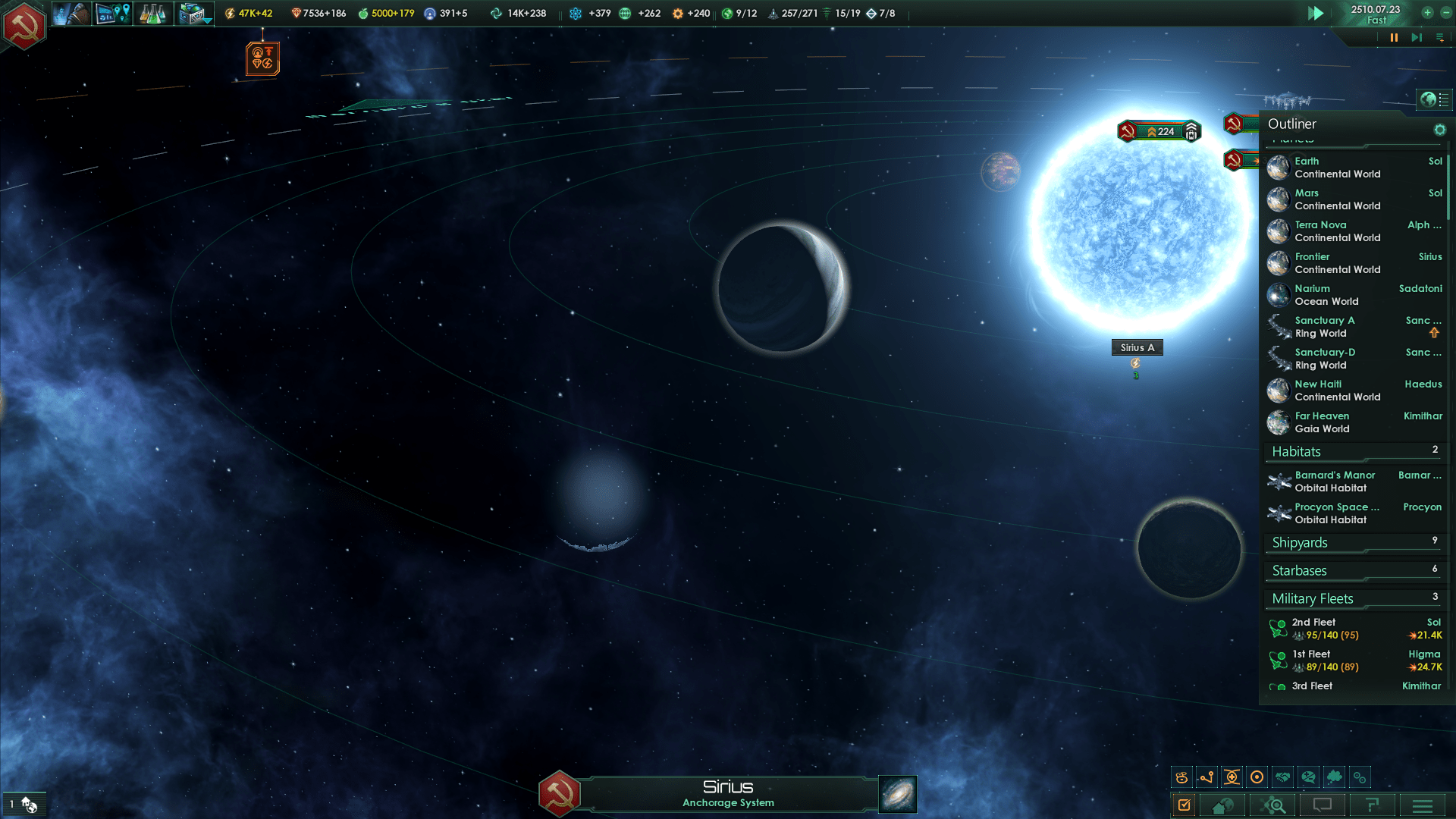Open the orange situation notification icon
This screenshot has width=1456, height=819.
(262, 58)
